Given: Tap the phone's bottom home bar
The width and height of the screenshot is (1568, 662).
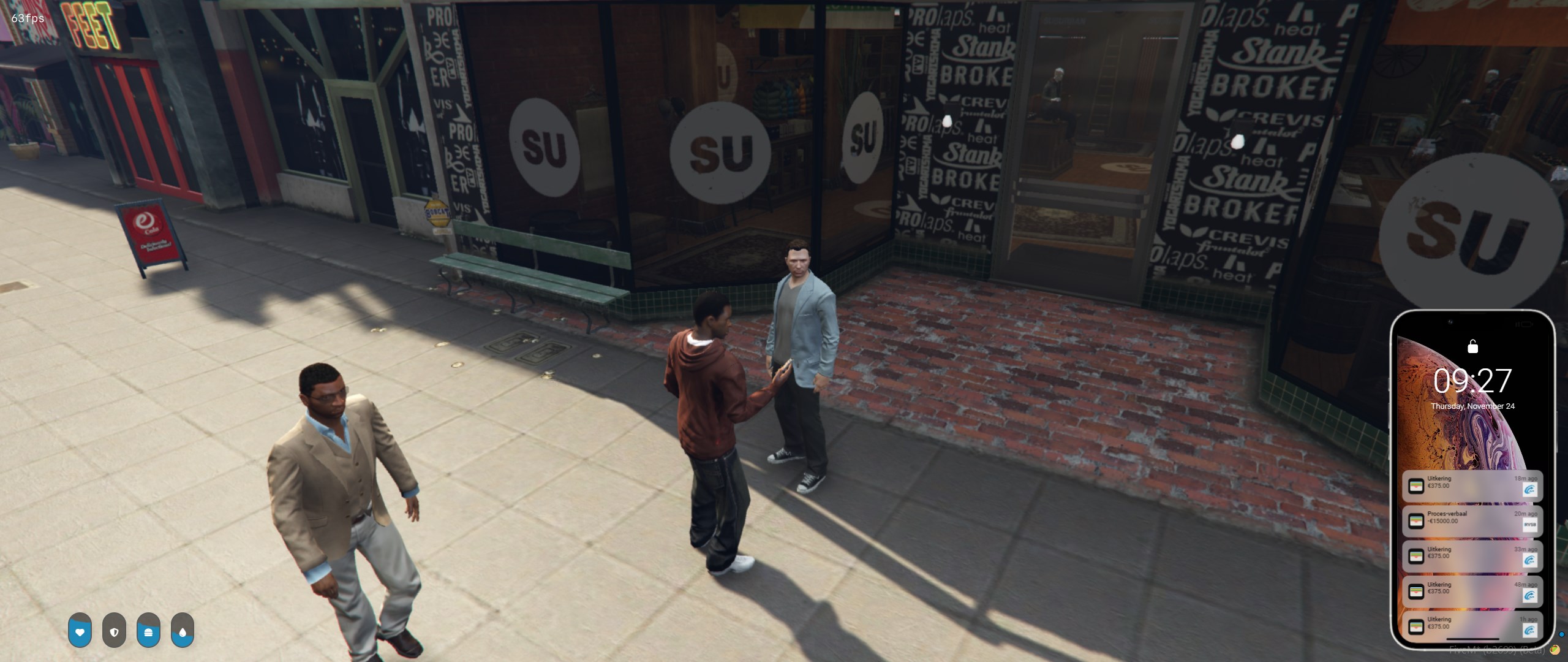Looking at the screenshot, I should (x=1472, y=641).
